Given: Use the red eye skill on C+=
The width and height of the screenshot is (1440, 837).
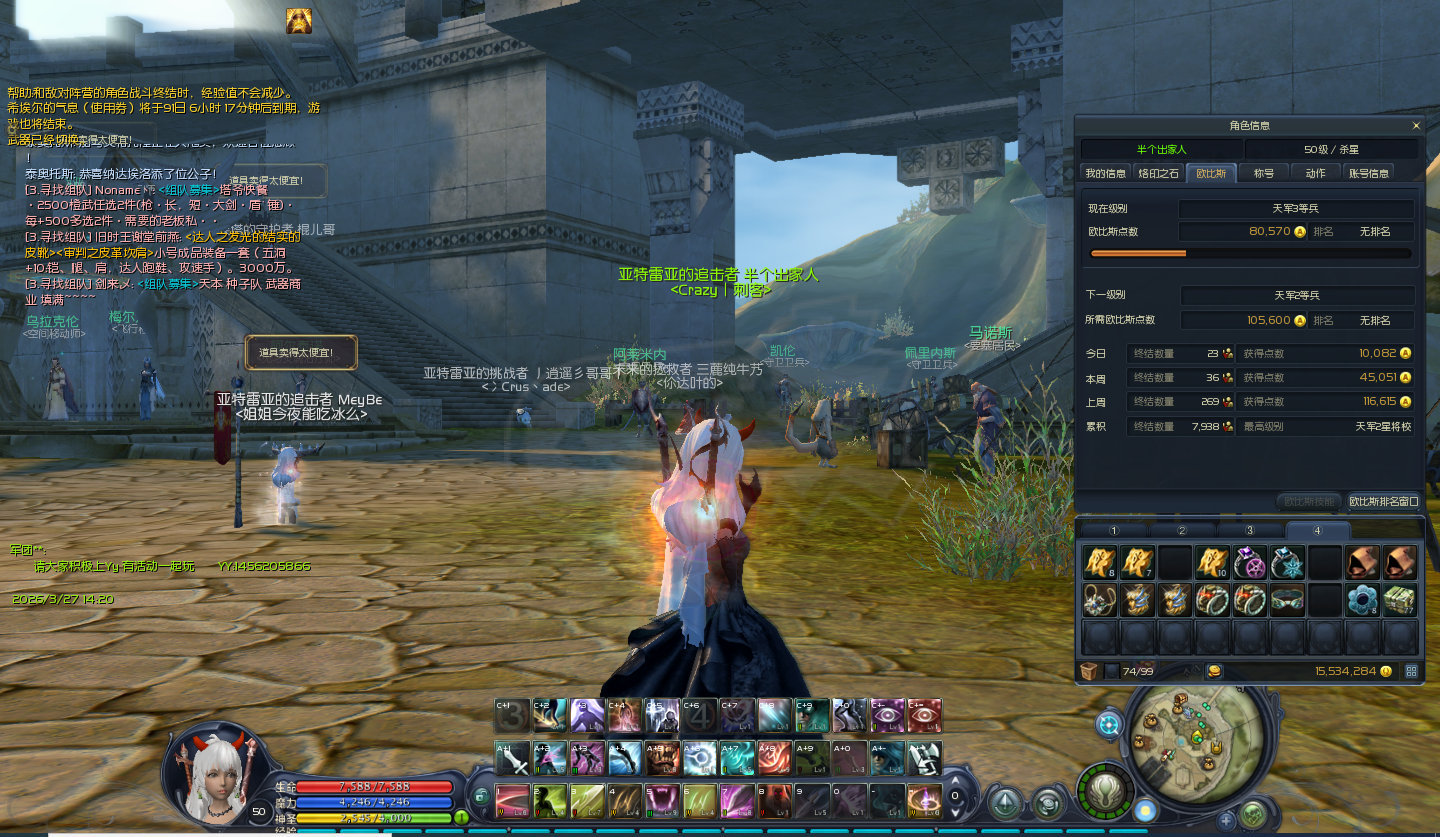Looking at the screenshot, I should [x=924, y=715].
